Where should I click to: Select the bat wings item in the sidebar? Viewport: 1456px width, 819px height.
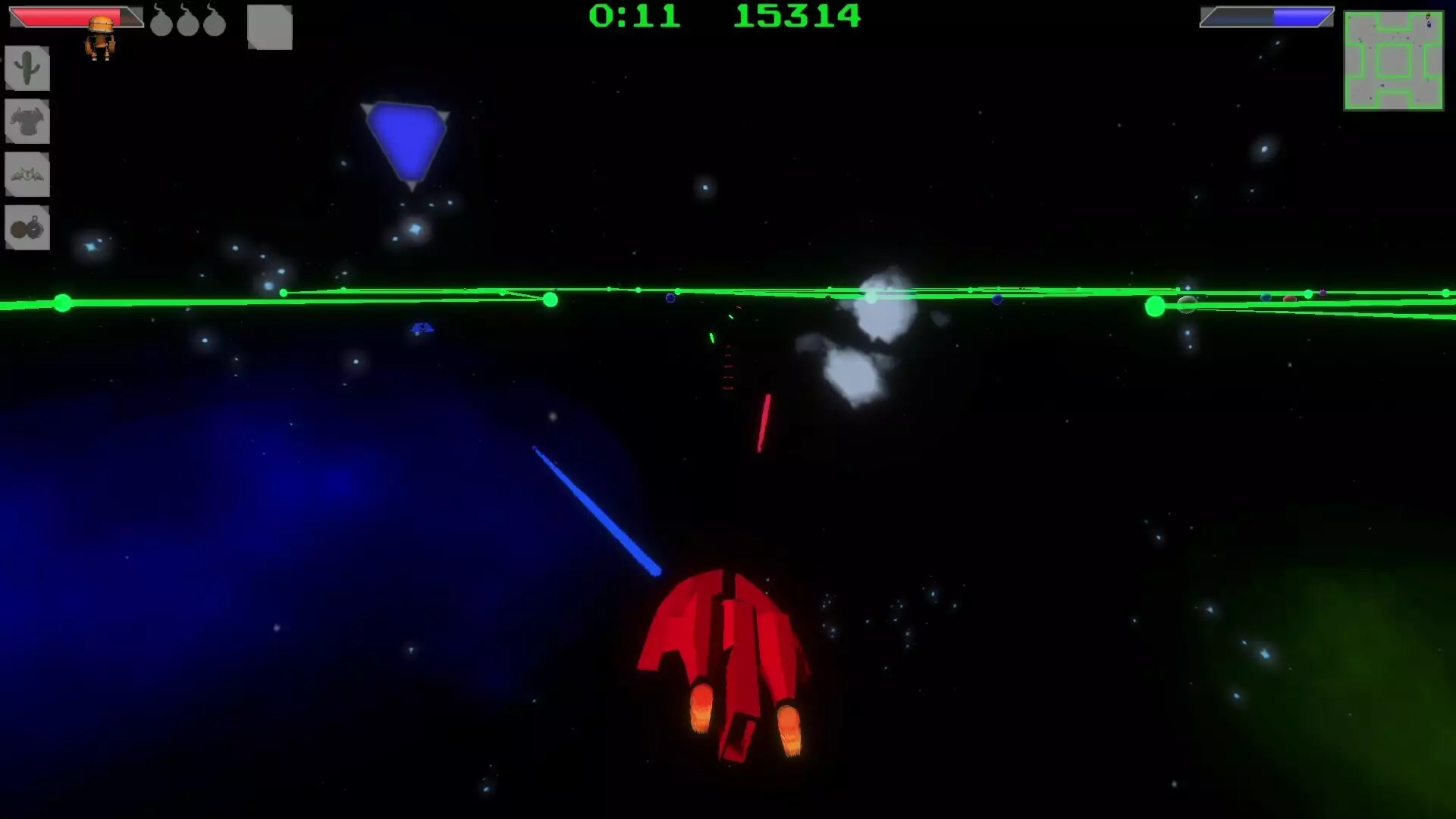coord(27,174)
